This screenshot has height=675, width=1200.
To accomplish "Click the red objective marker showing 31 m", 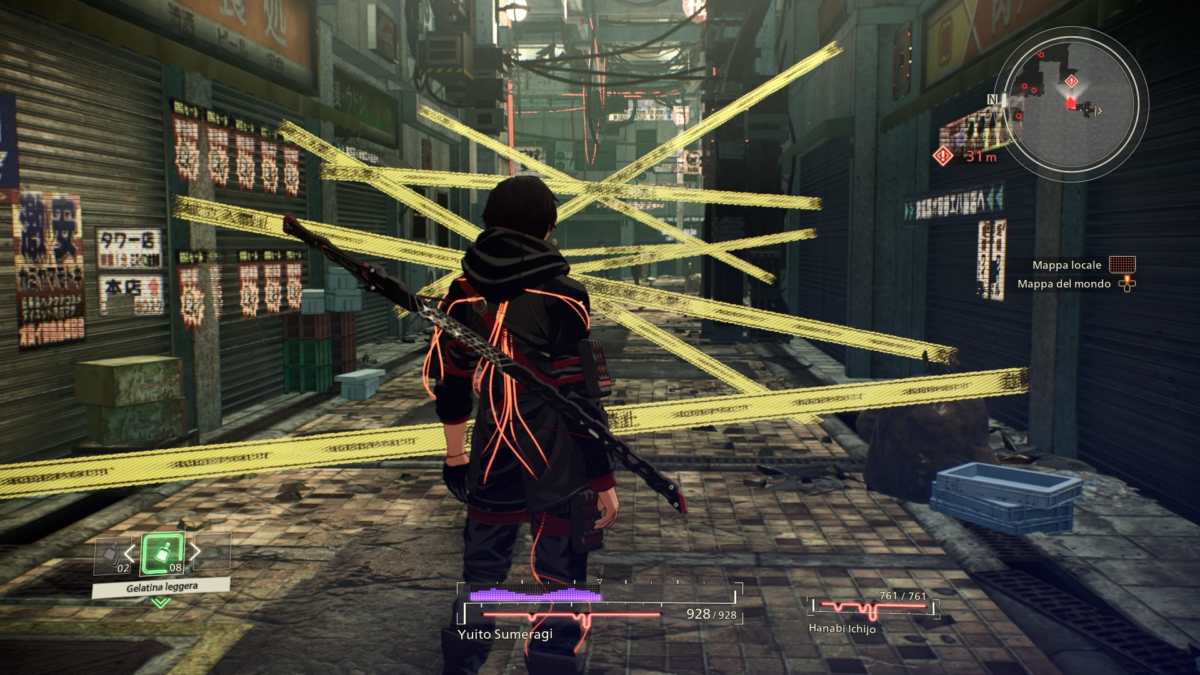I will [x=942, y=155].
